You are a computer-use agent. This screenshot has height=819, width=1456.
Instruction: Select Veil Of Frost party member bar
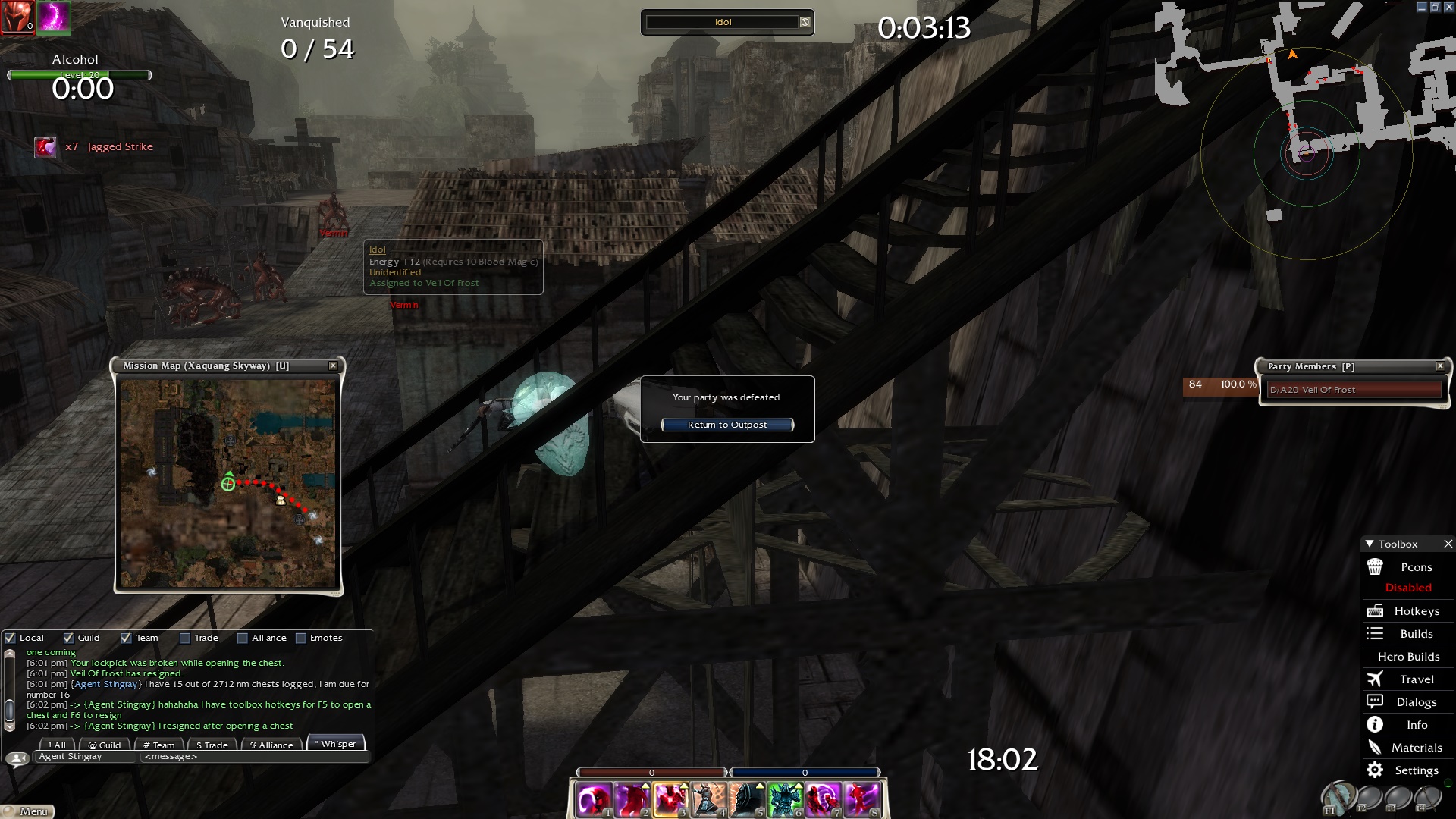1354,390
